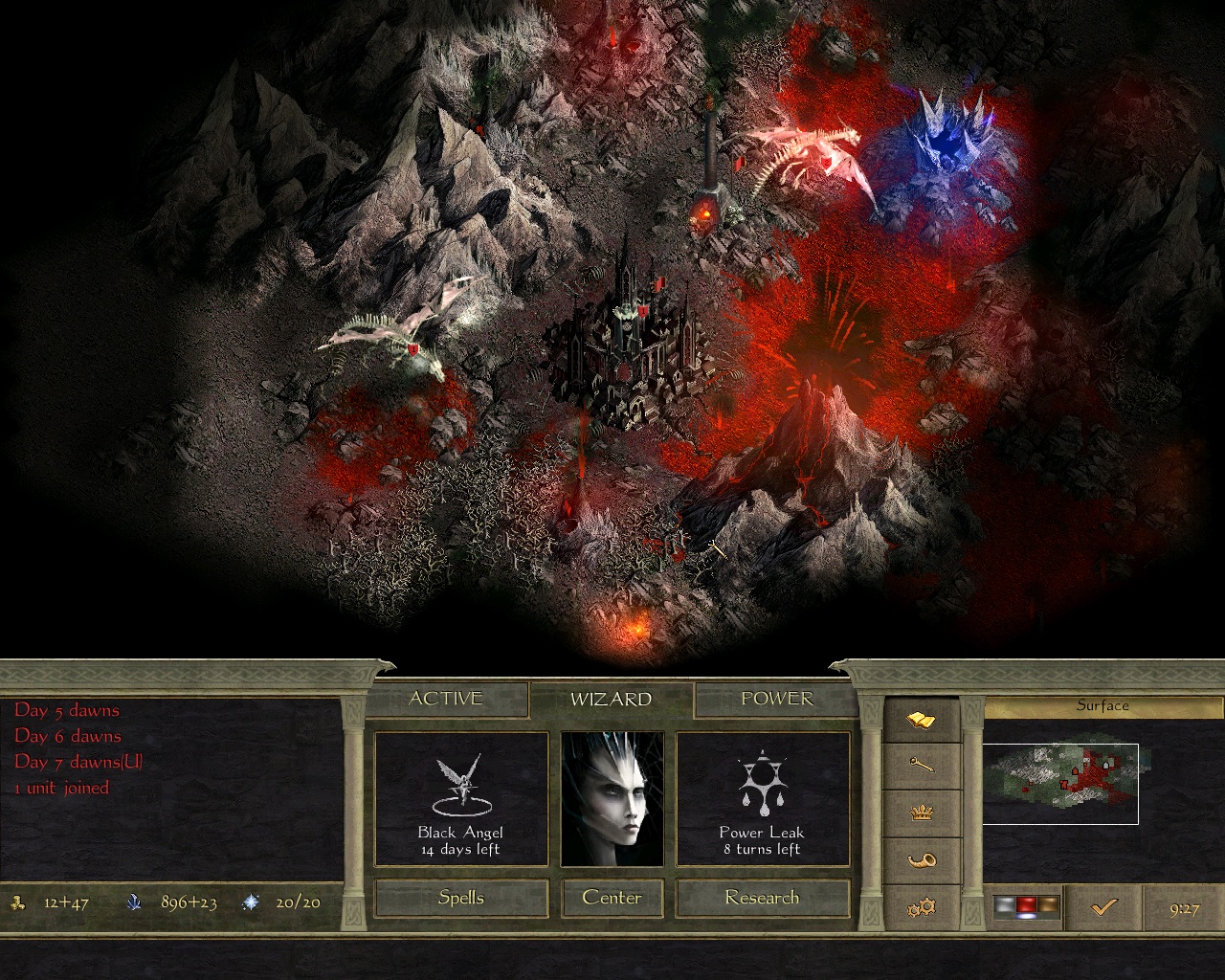Open the Spells list
This screenshot has height=980, width=1225.
(x=461, y=898)
